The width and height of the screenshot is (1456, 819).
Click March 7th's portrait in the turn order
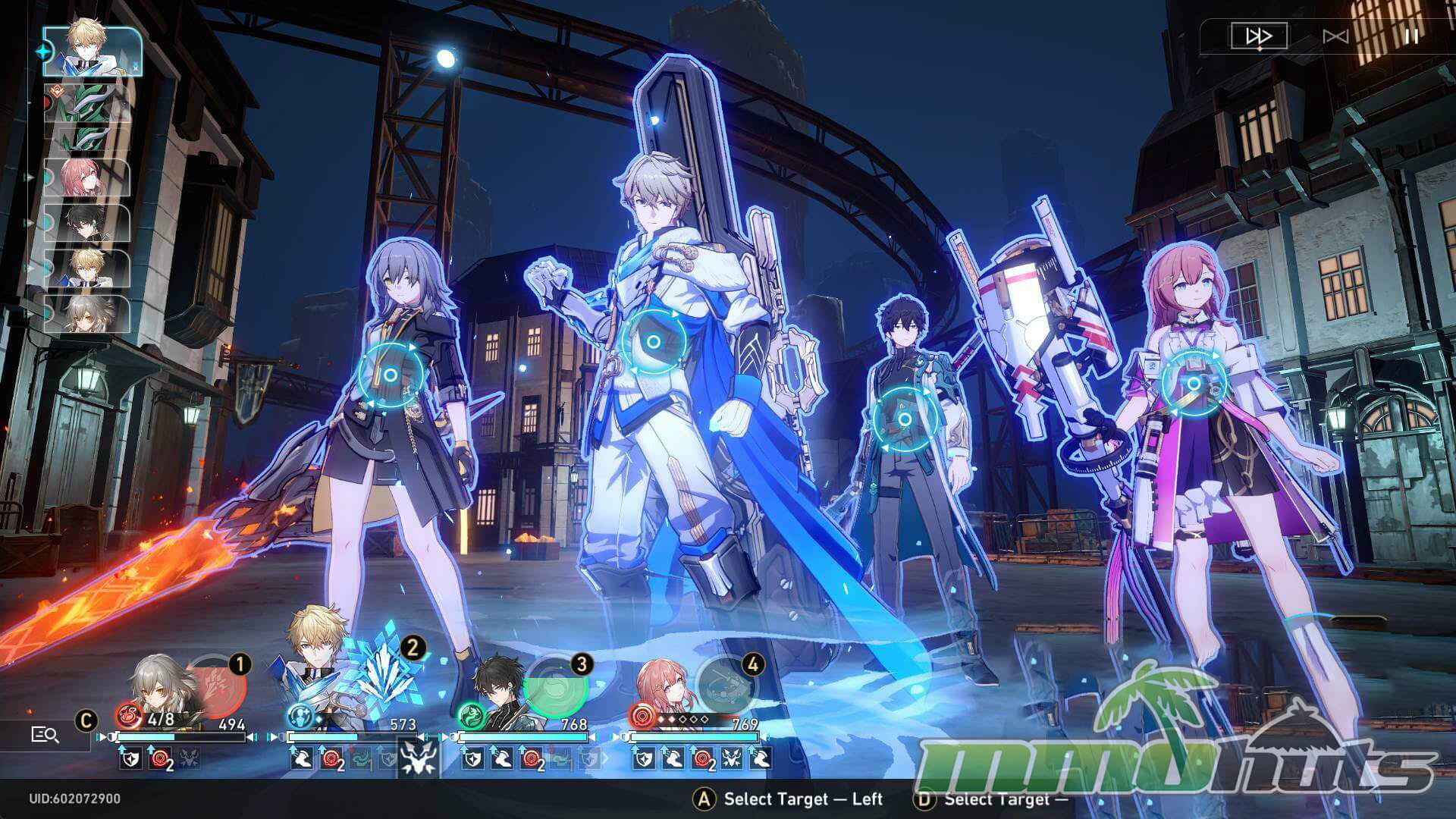coord(86,178)
